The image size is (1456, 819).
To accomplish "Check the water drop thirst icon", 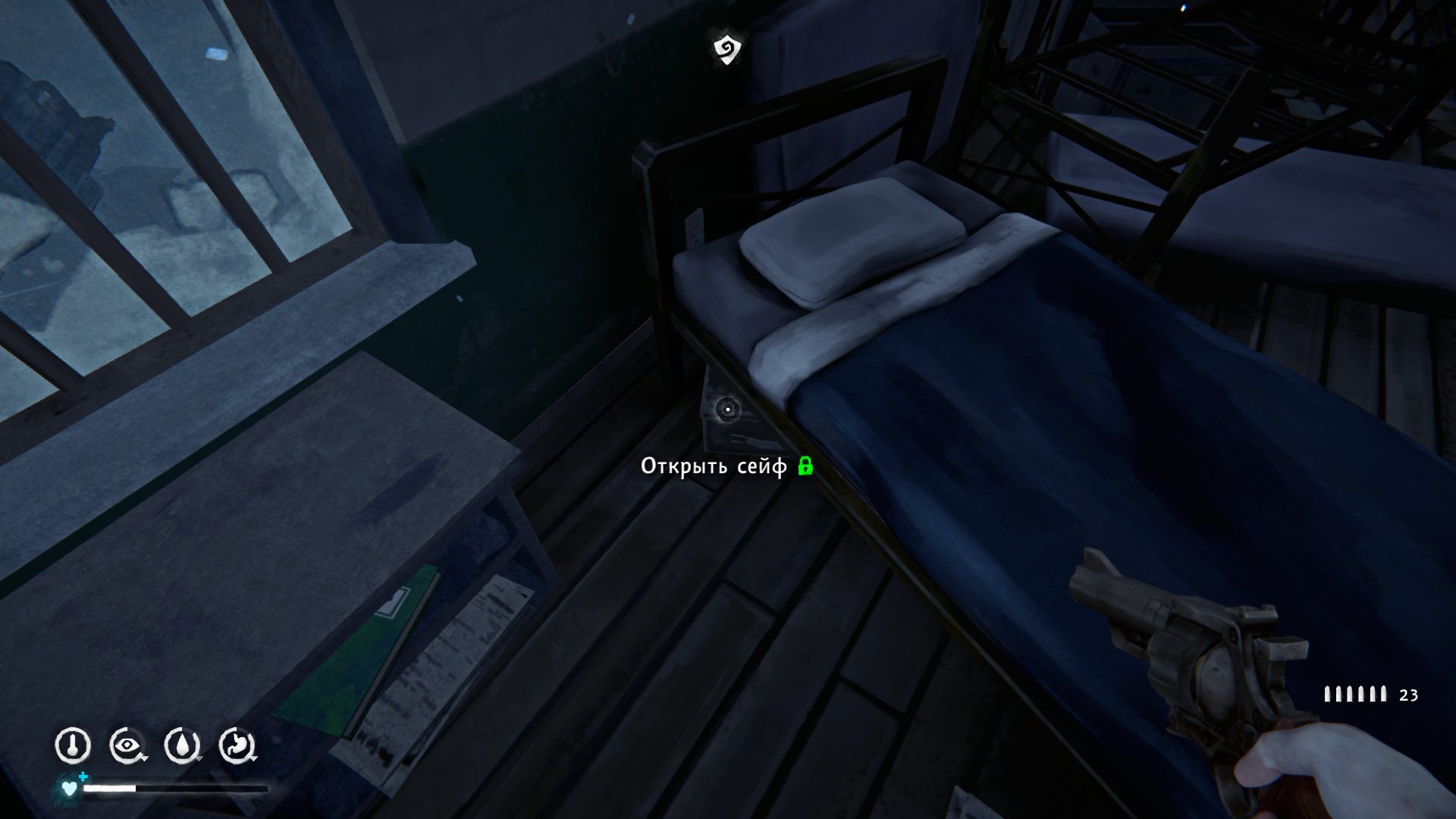I will [182, 745].
